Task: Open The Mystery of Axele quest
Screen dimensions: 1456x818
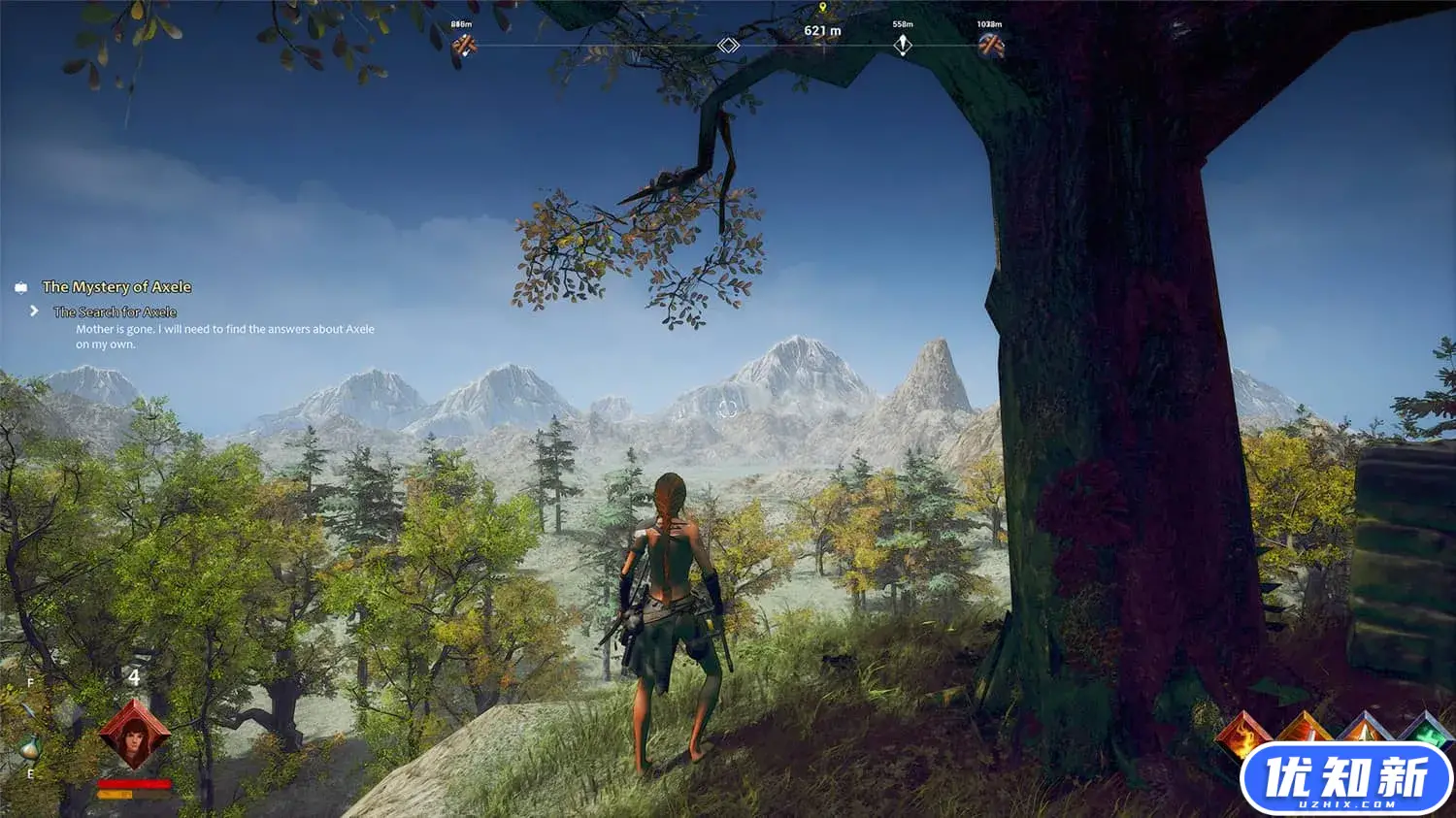Action: coord(116,287)
